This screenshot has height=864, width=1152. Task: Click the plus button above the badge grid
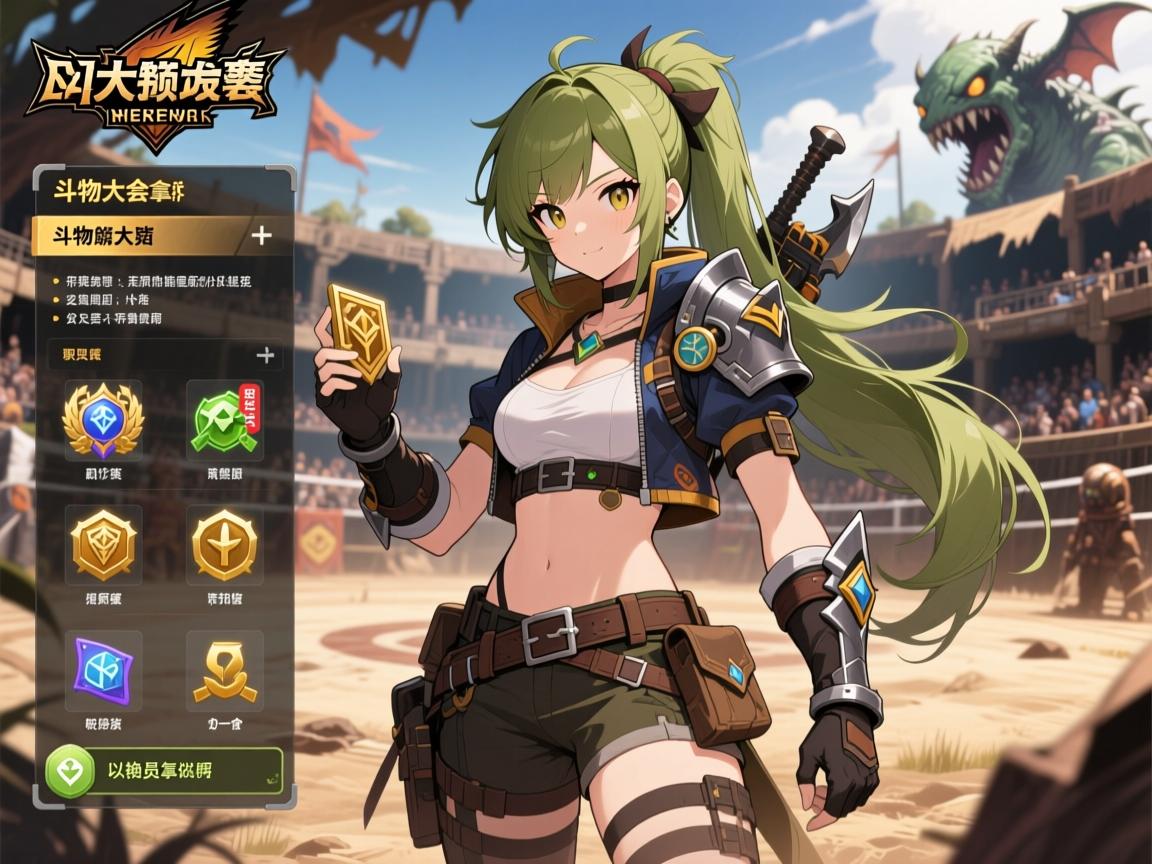click(265, 355)
